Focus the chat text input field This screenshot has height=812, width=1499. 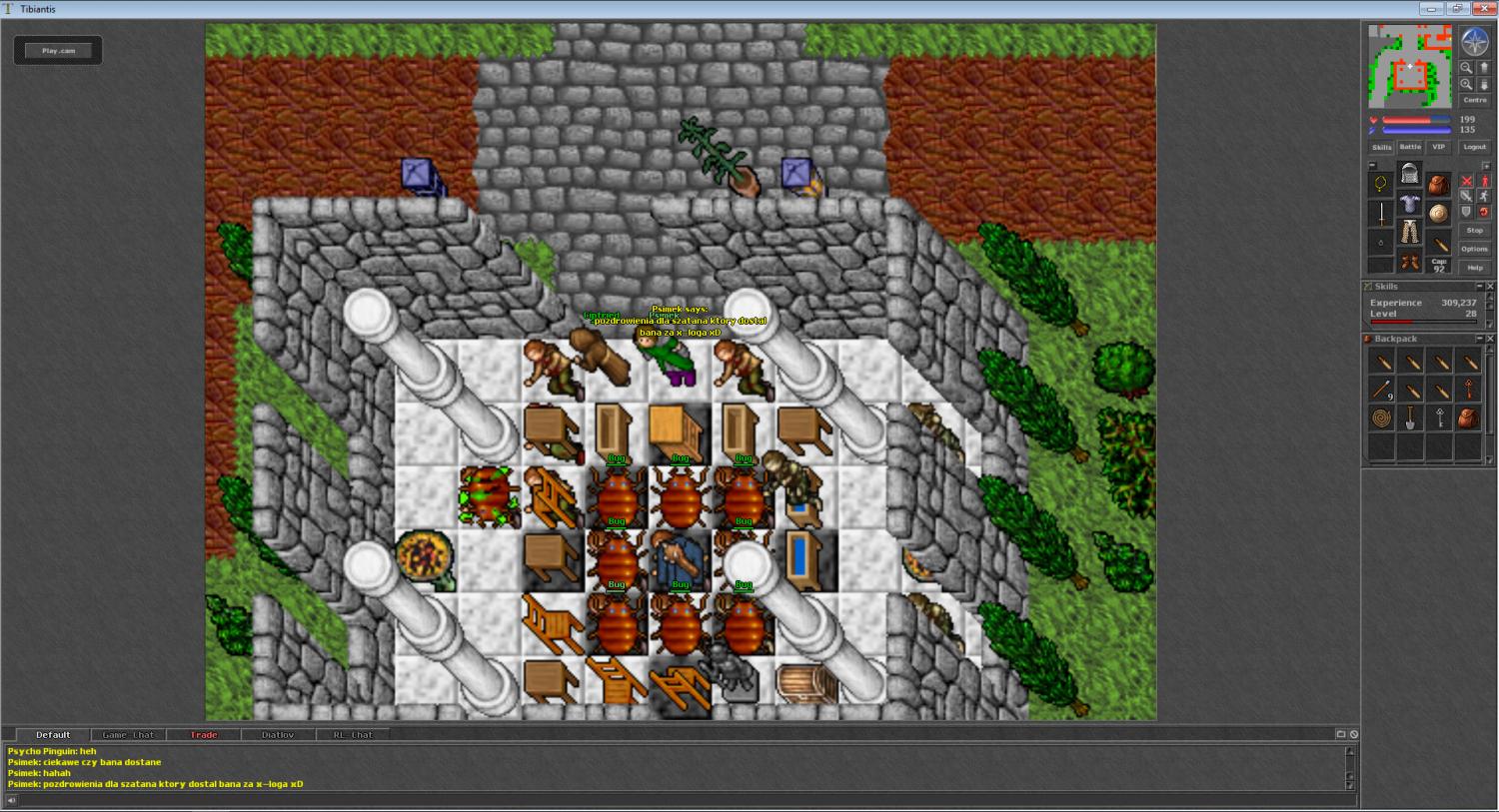[x=680, y=799]
